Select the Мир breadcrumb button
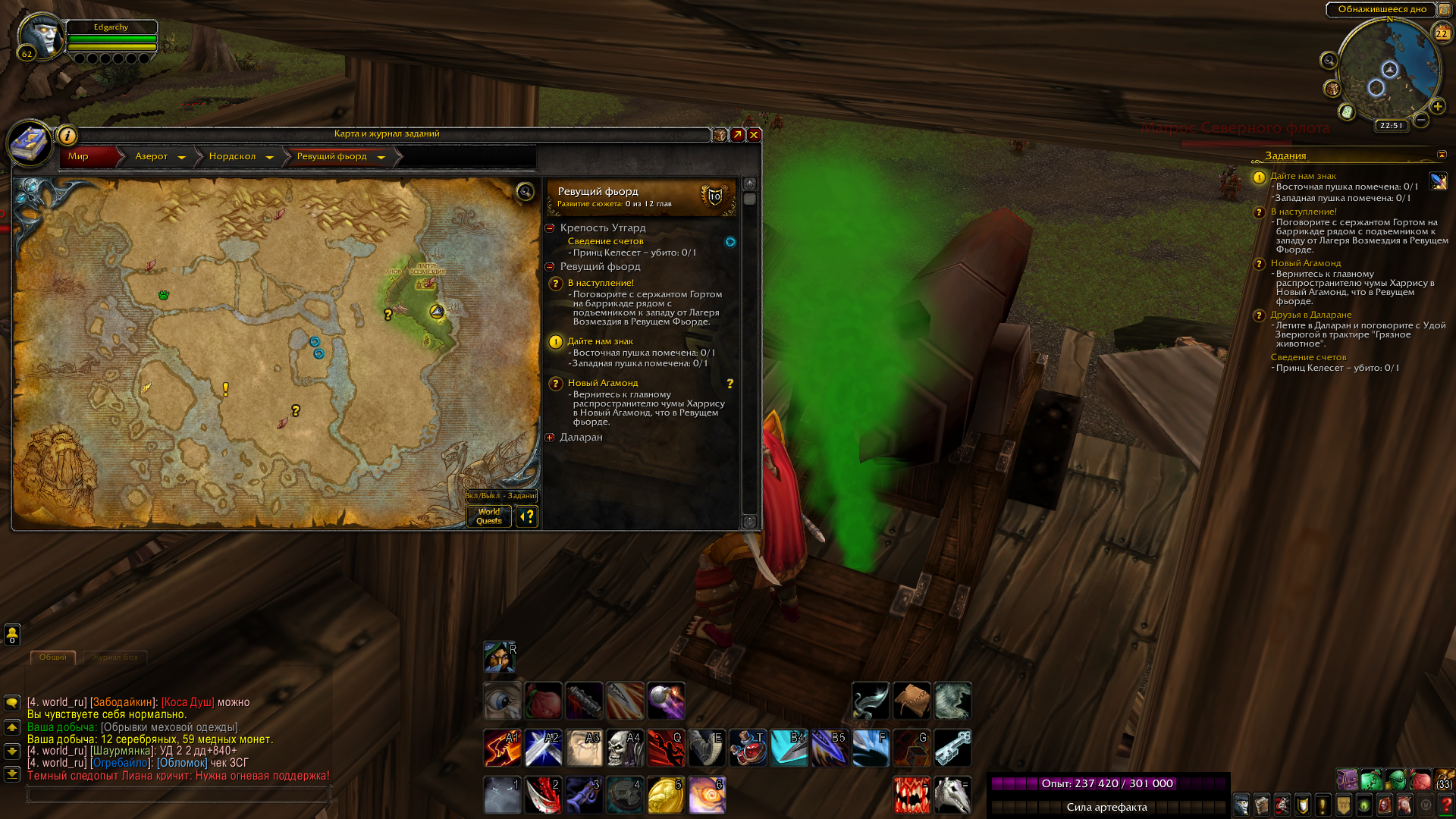Viewport: 1456px width, 819px height. pos(79,156)
